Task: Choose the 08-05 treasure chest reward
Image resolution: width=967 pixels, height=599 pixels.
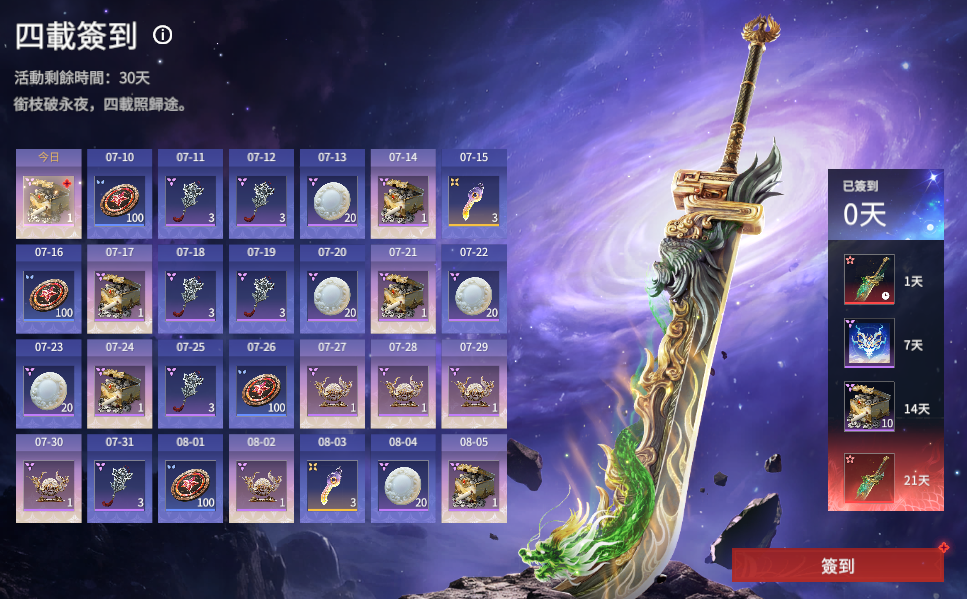Action: click(474, 483)
